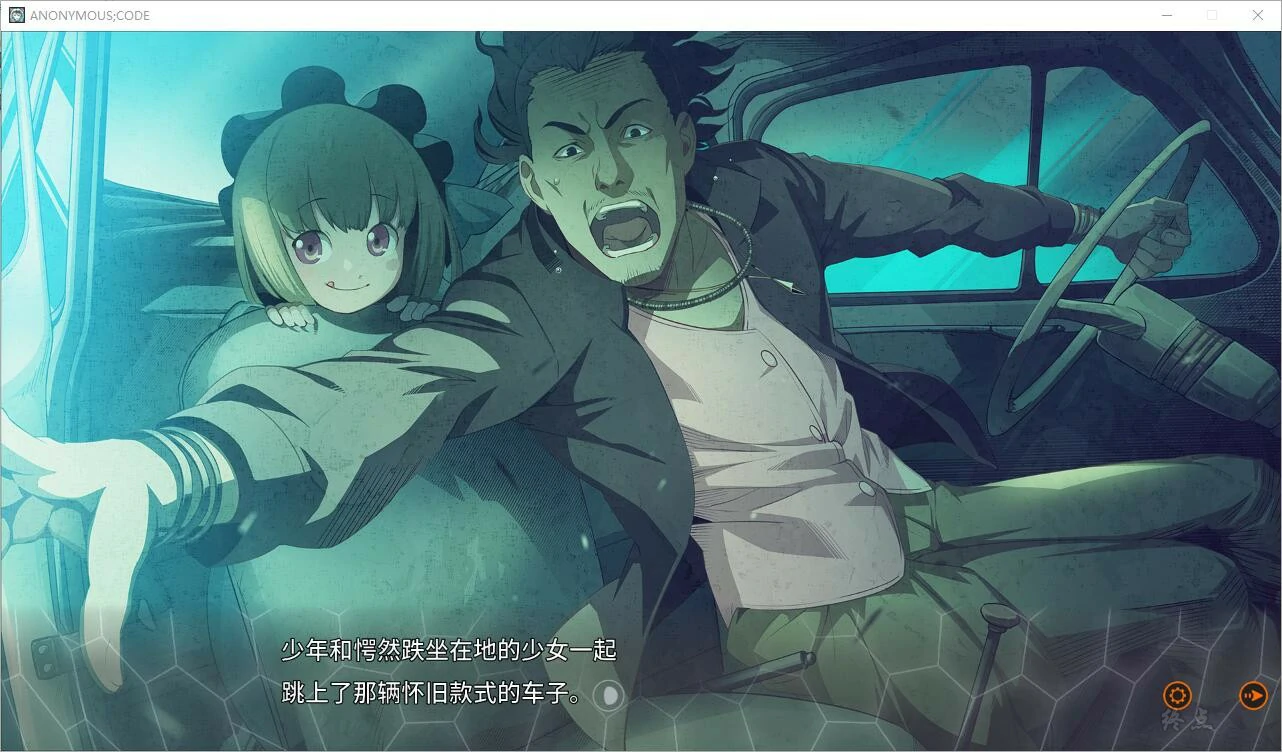The image size is (1282, 752).
Task: Click the gear icon to toggle options overlay
Action: pyautogui.click(x=1177, y=695)
